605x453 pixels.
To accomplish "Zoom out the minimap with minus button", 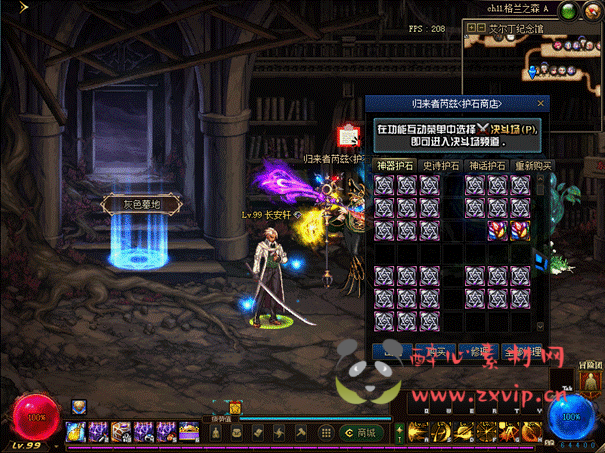I will point(481,29).
